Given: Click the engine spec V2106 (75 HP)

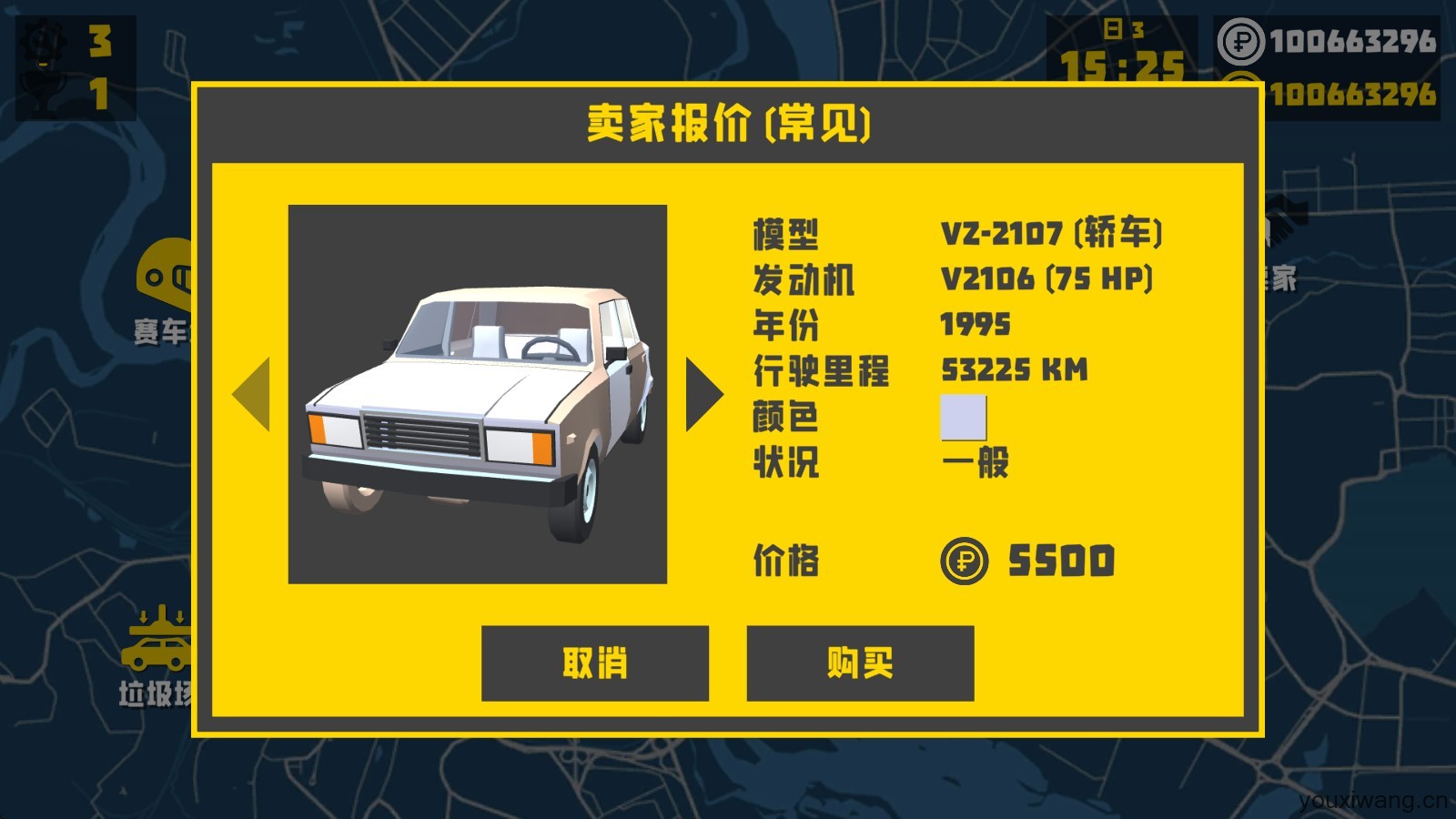Looking at the screenshot, I should pyautogui.click(x=1046, y=279).
